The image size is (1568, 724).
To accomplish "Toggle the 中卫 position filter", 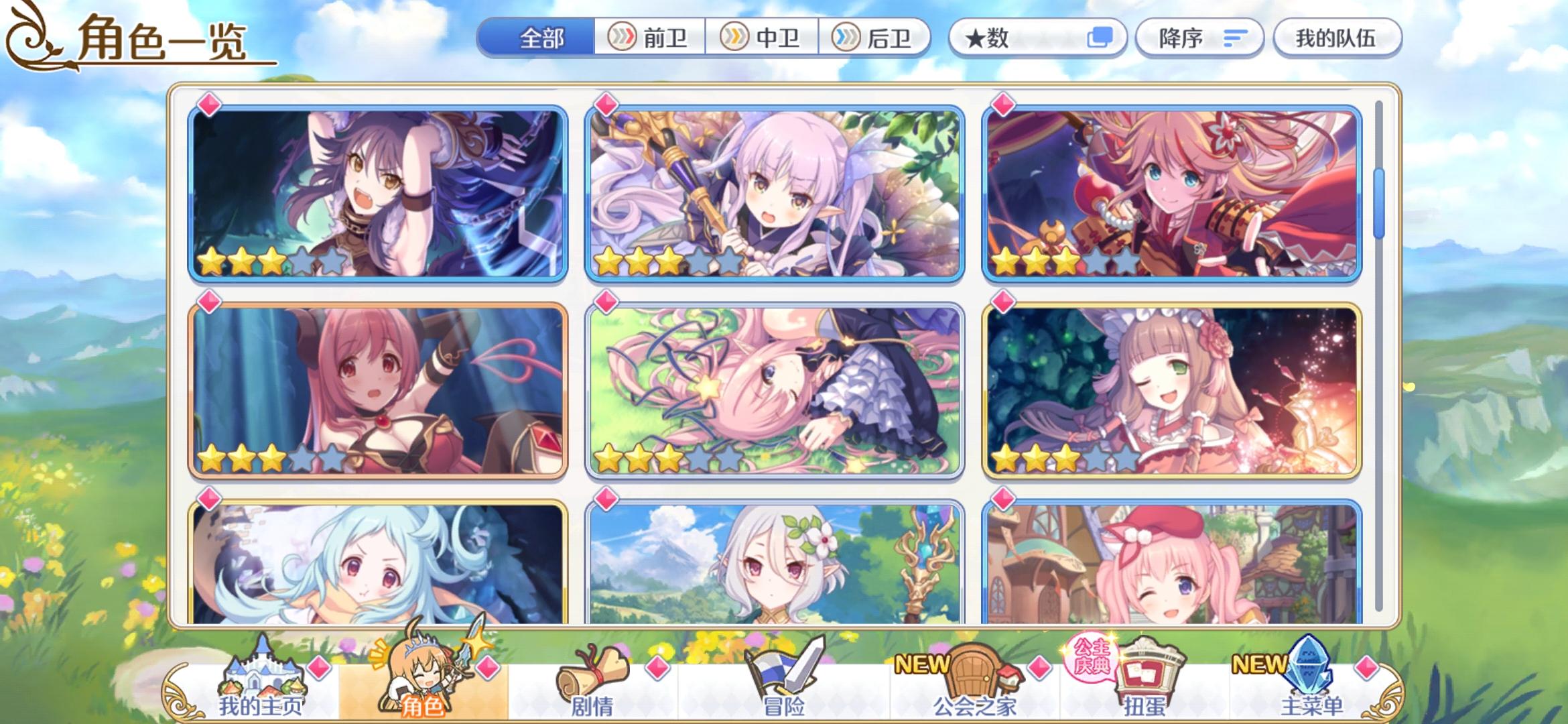I will pyautogui.click(x=764, y=38).
